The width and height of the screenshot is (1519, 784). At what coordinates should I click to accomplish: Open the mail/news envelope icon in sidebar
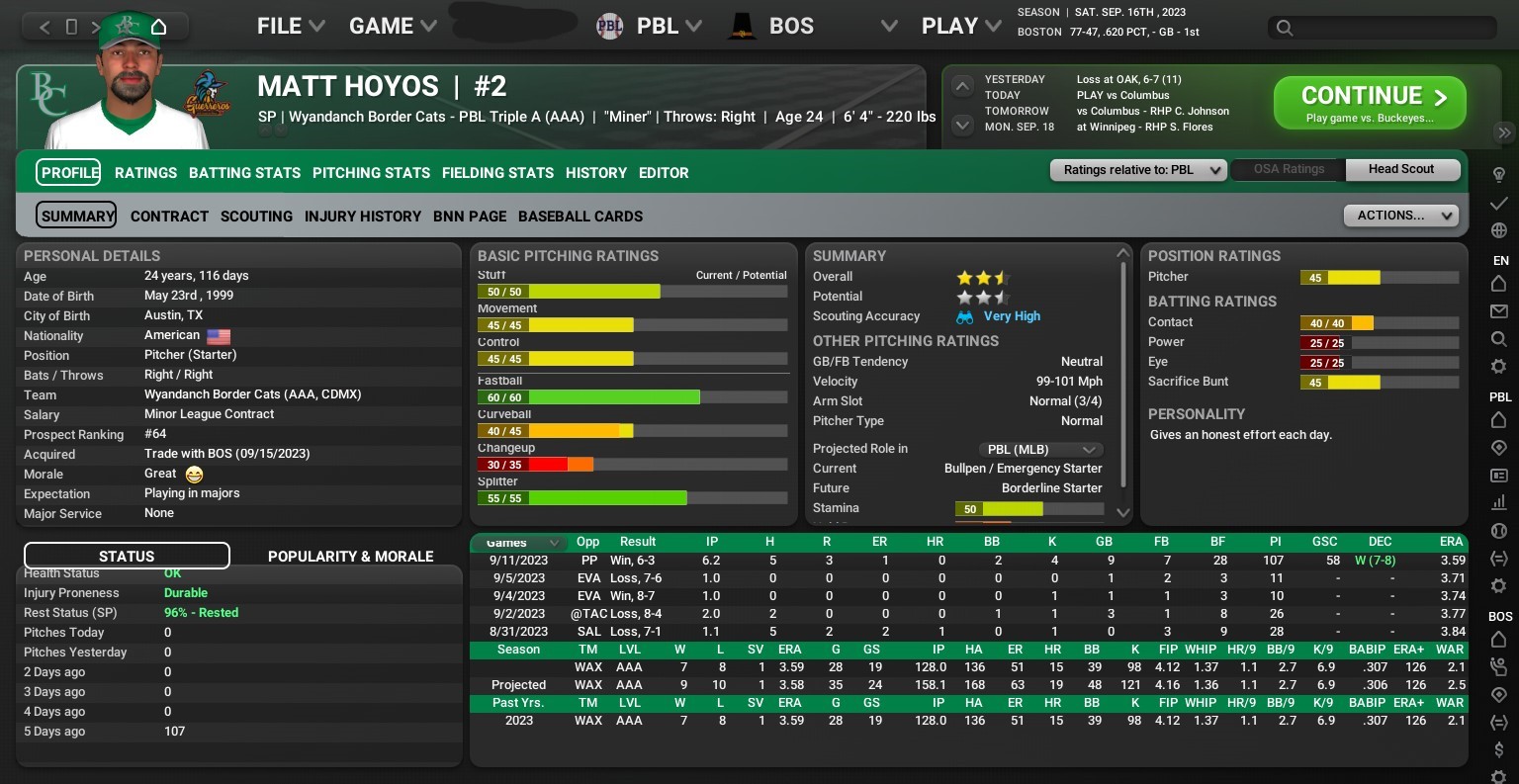[1500, 311]
